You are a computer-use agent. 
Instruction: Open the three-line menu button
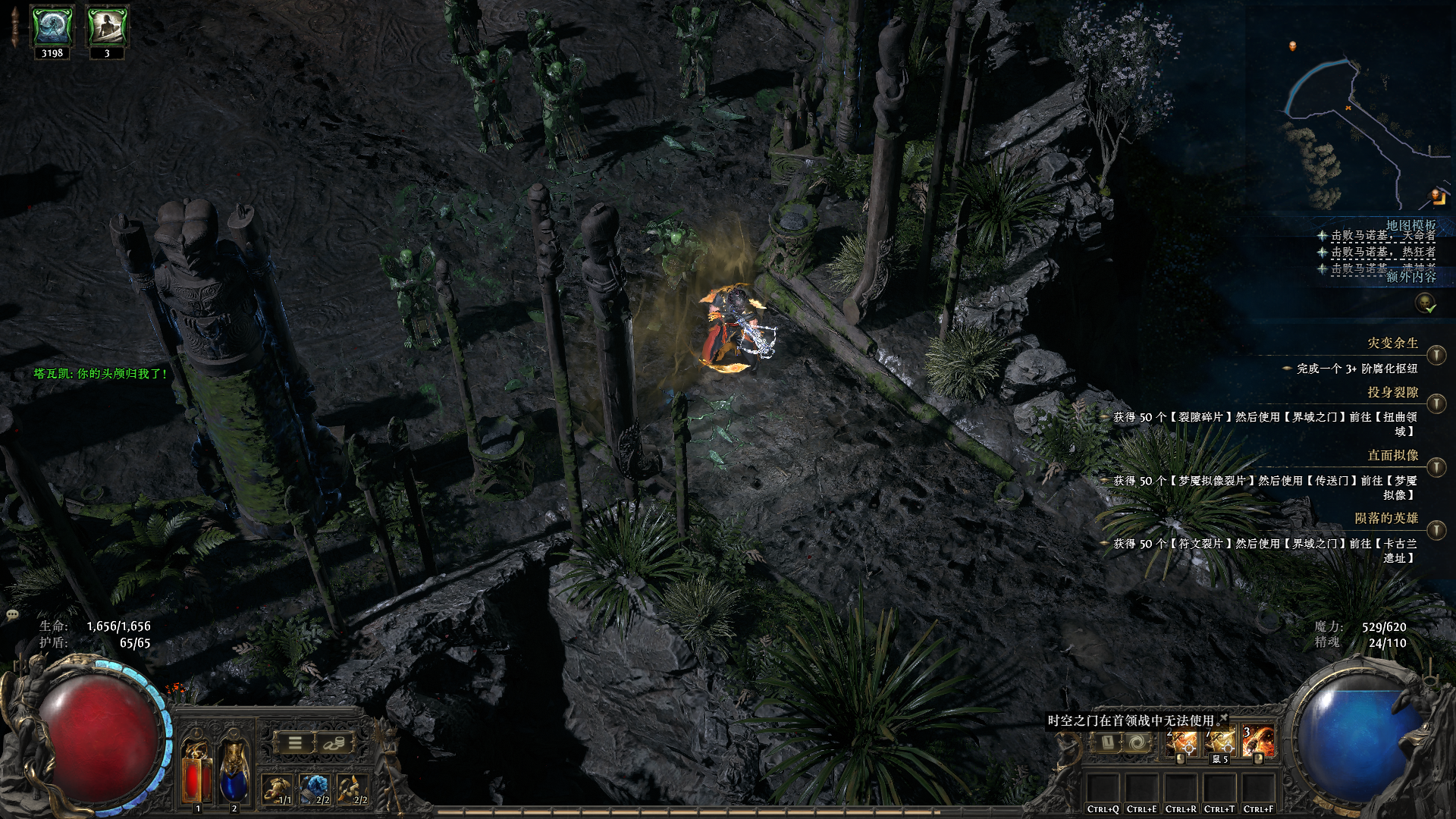[295, 743]
